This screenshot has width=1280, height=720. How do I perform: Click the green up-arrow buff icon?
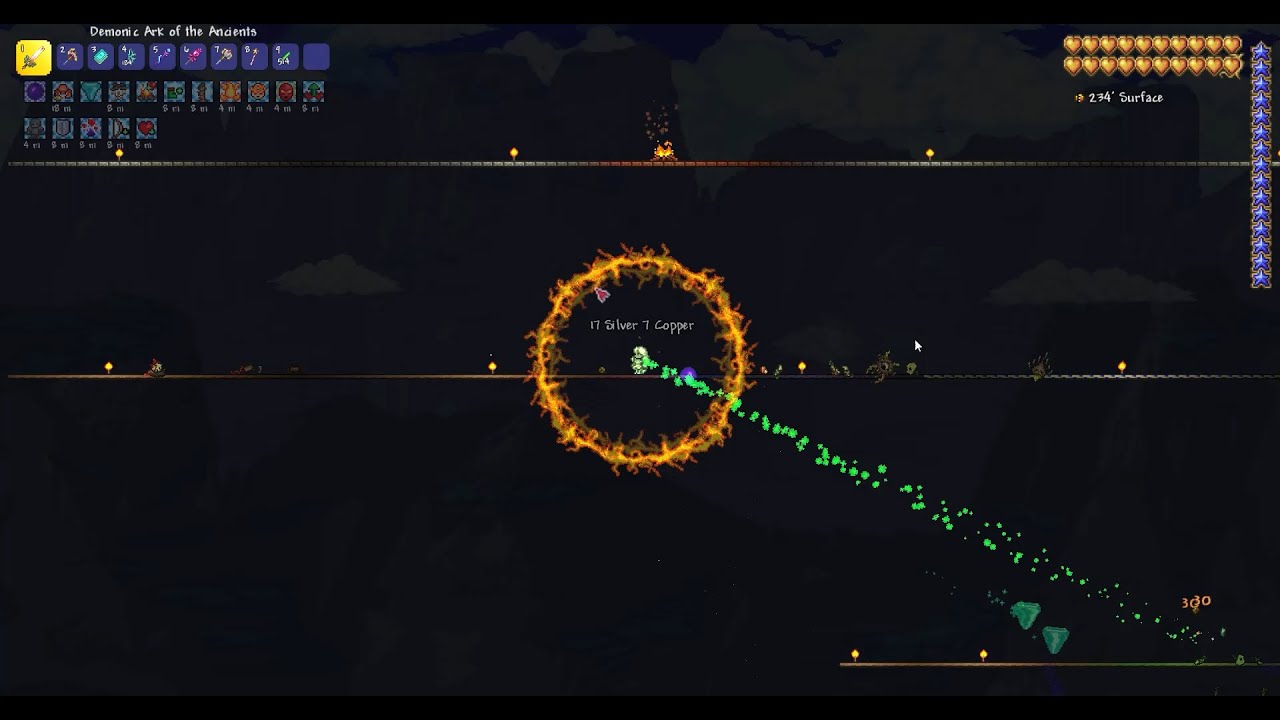click(314, 92)
